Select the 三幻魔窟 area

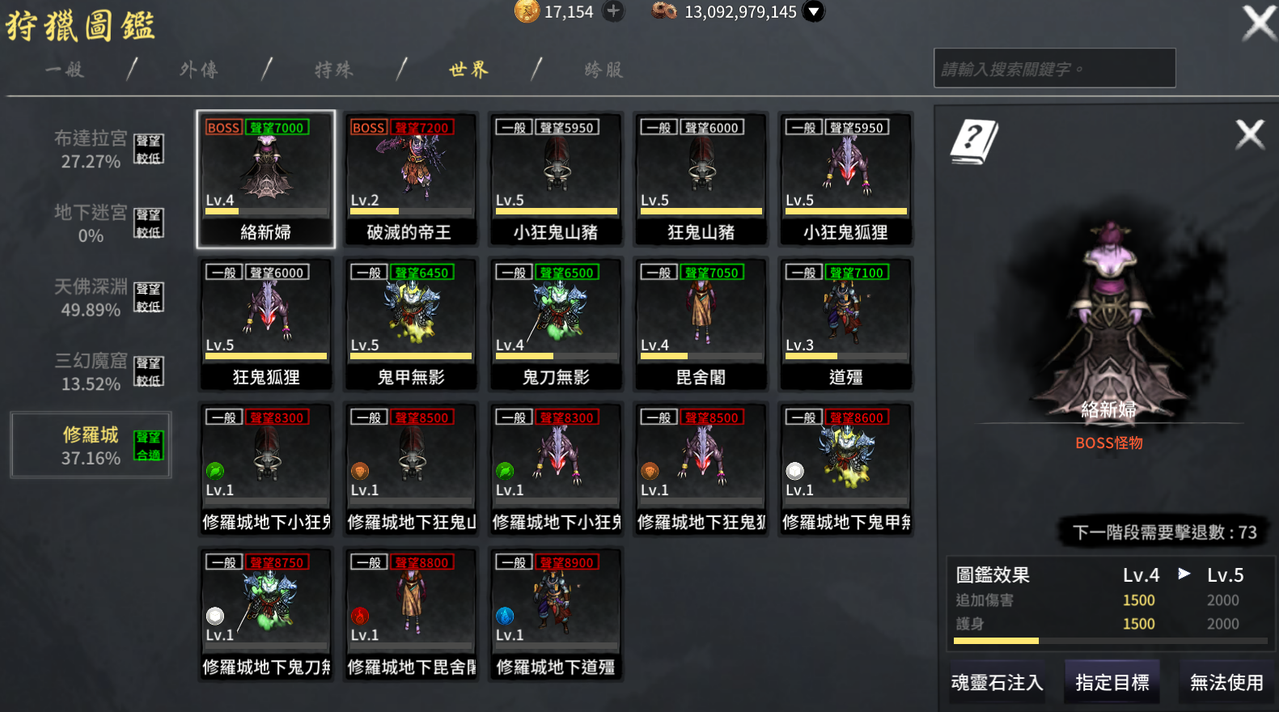[91, 371]
